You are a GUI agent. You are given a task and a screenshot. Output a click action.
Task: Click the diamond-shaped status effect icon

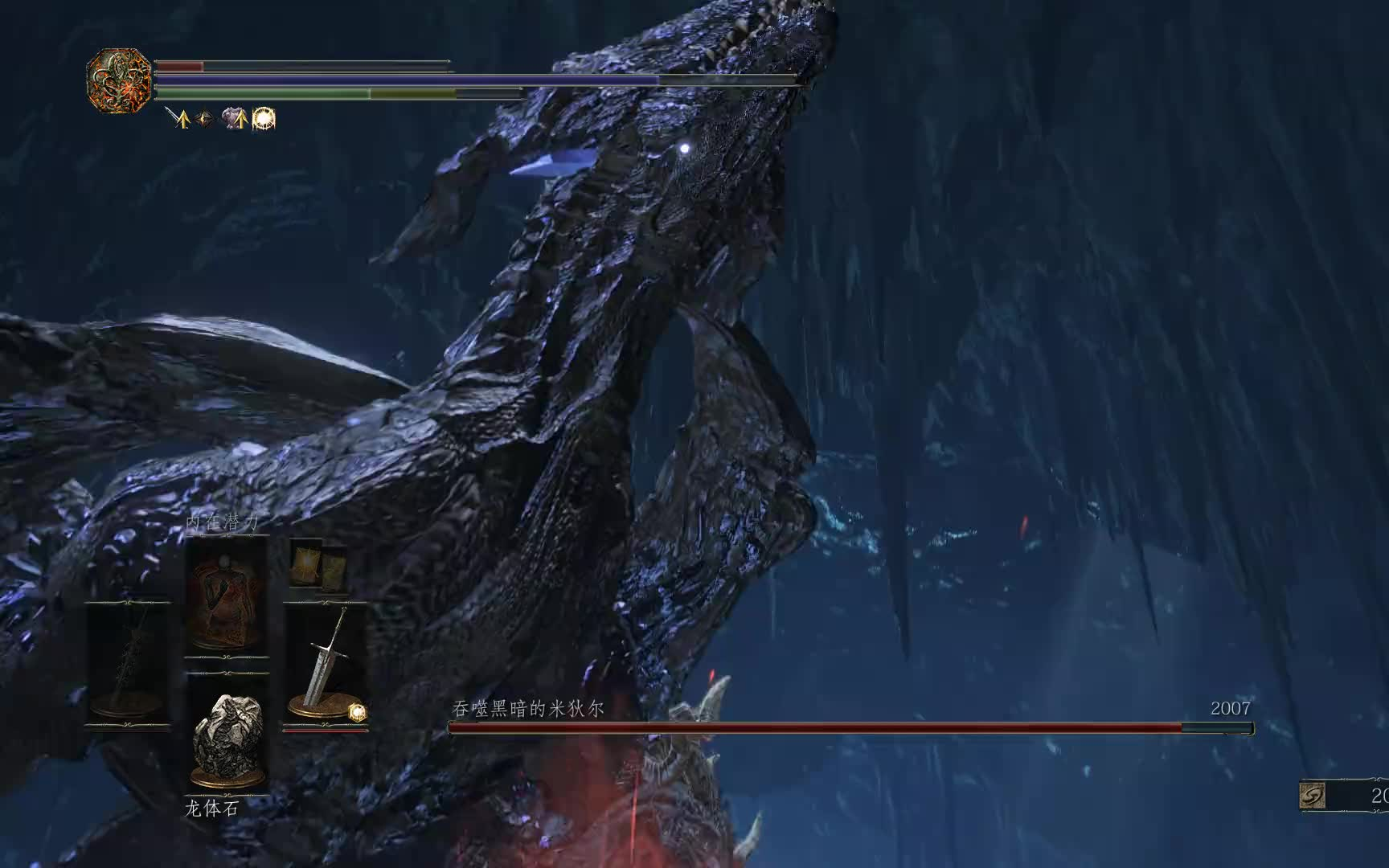pos(206,119)
